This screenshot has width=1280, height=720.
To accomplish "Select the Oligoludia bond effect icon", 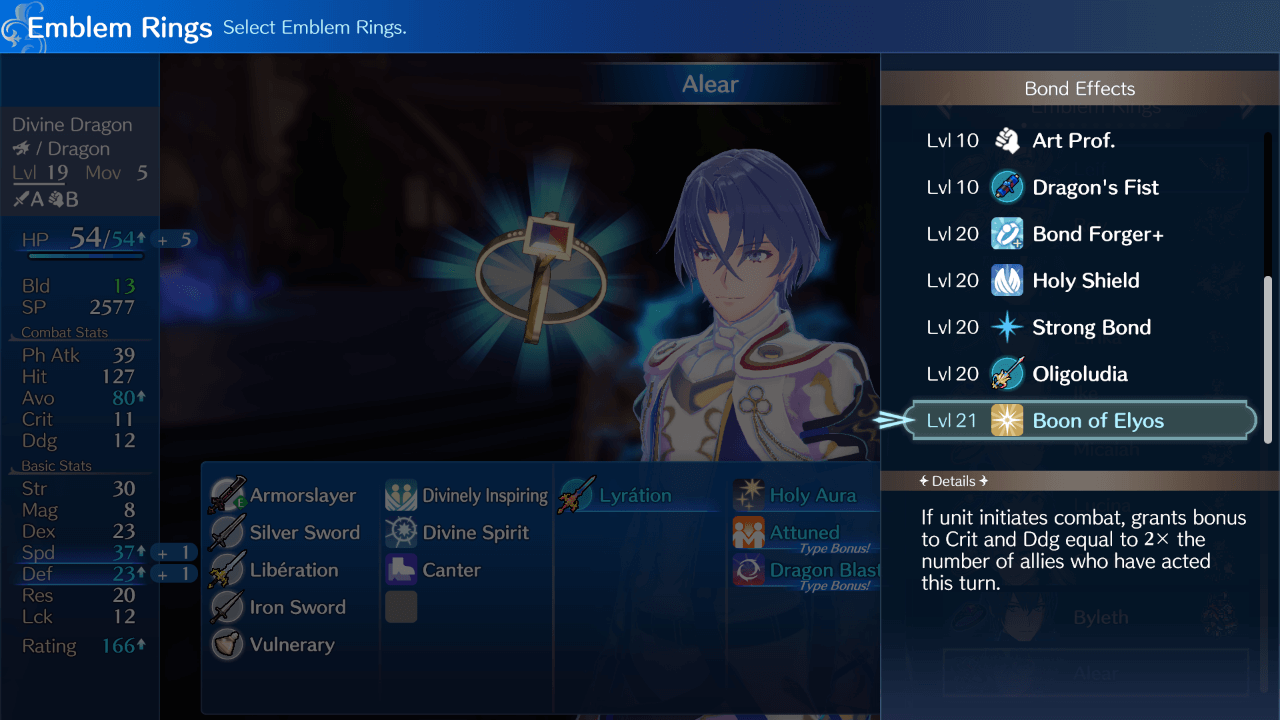I will (1007, 373).
